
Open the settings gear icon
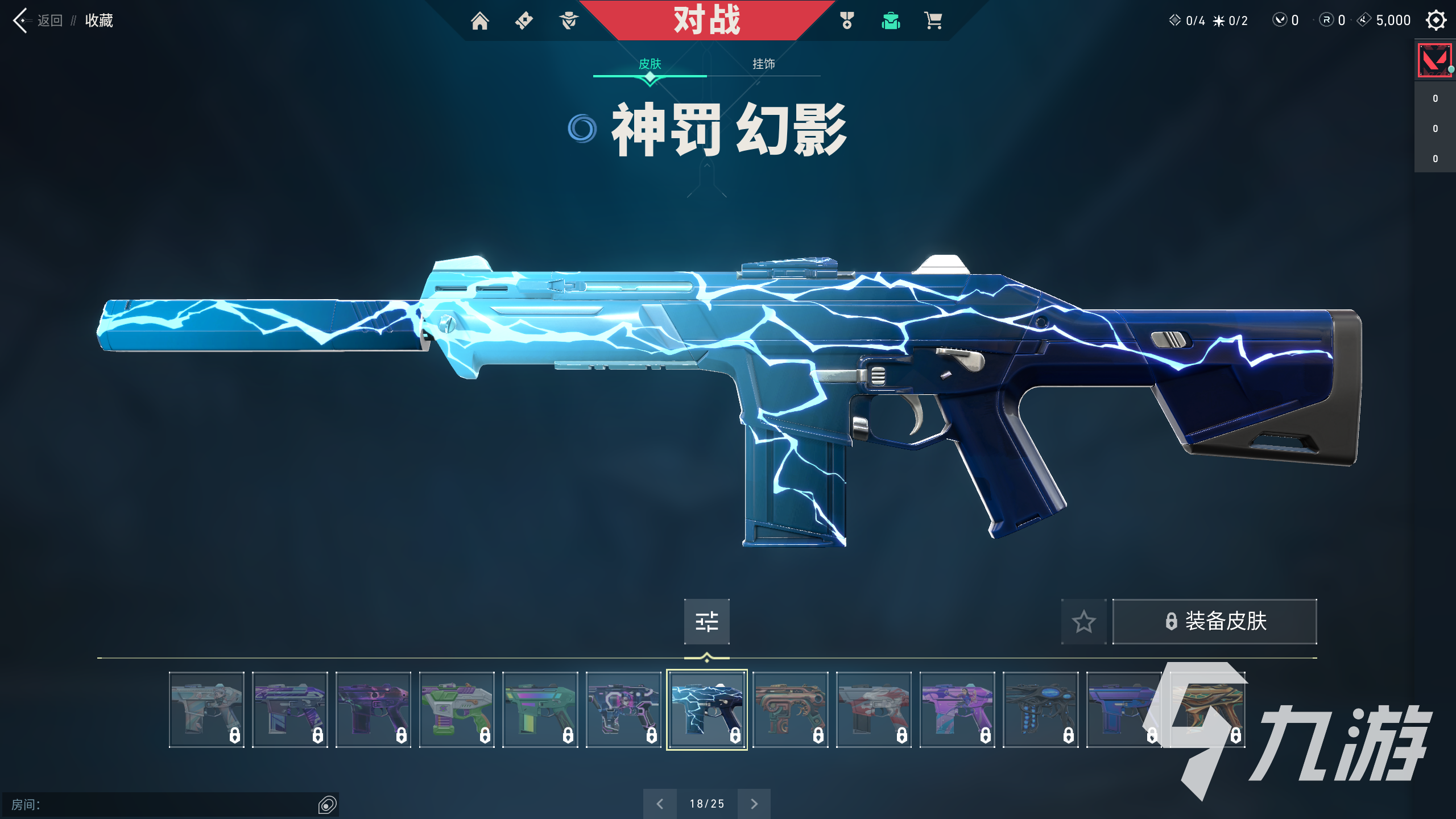click(x=1436, y=20)
